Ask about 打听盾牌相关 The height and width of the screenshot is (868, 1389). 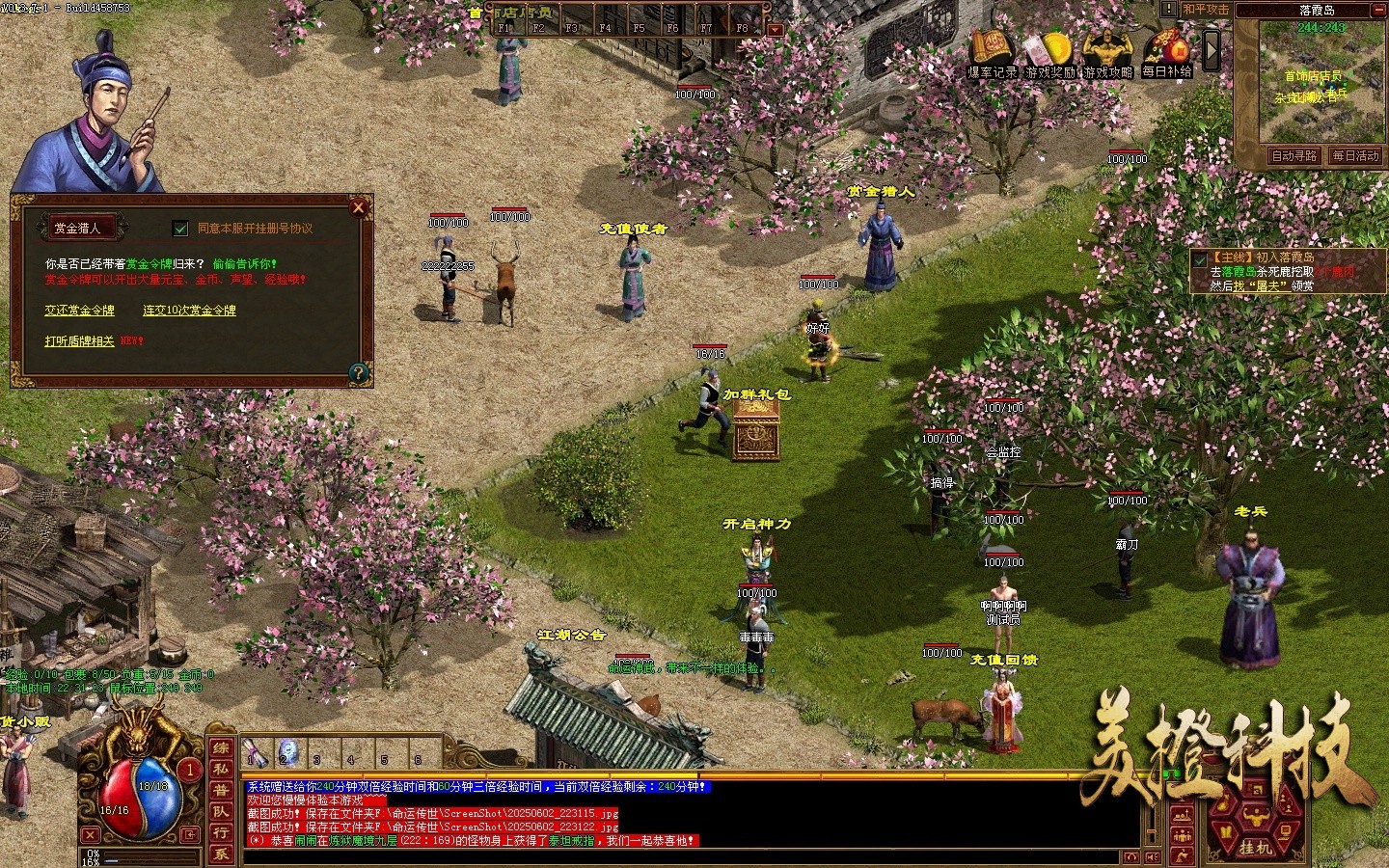coord(79,341)
